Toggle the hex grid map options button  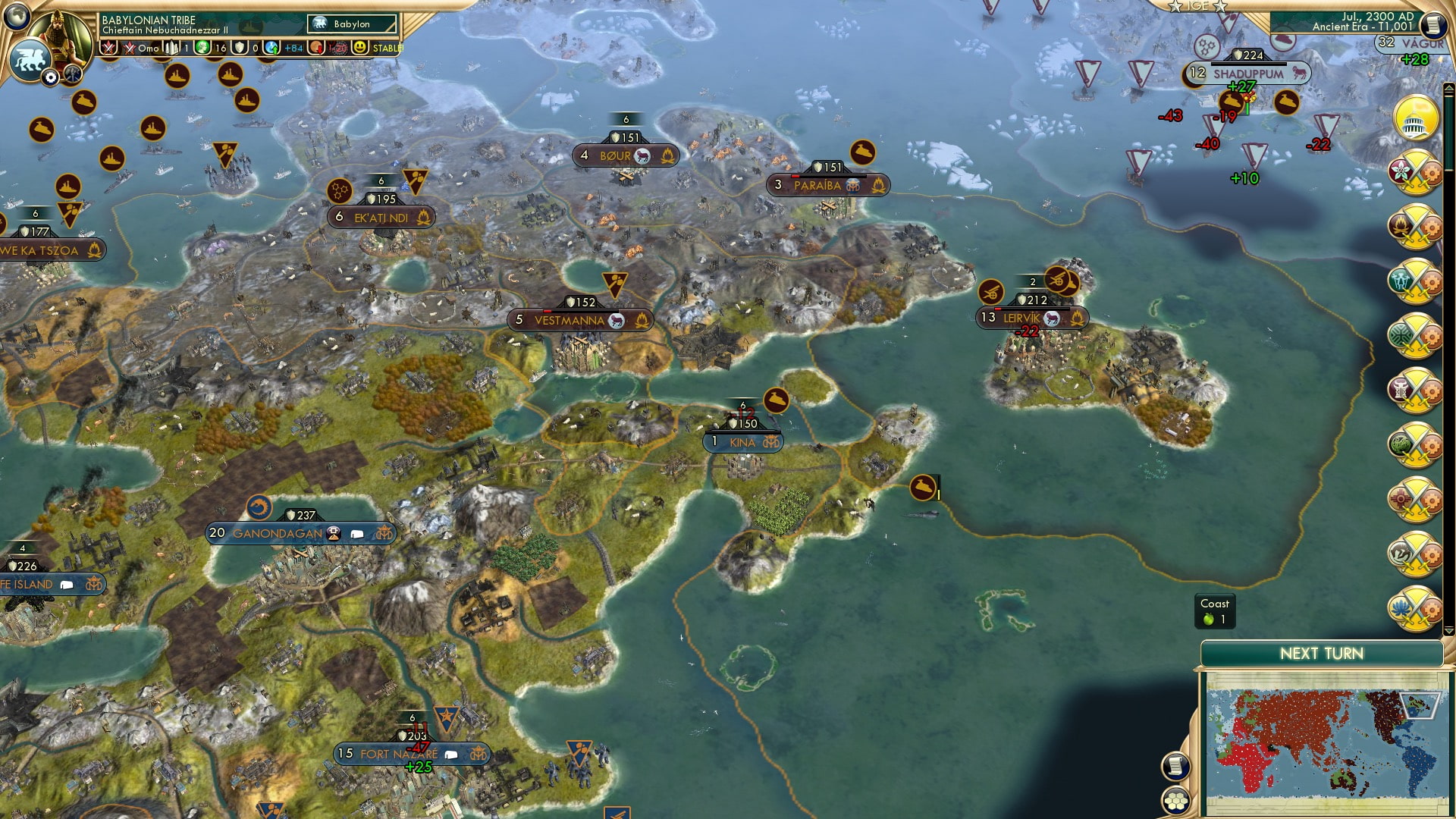(1175, 799)
